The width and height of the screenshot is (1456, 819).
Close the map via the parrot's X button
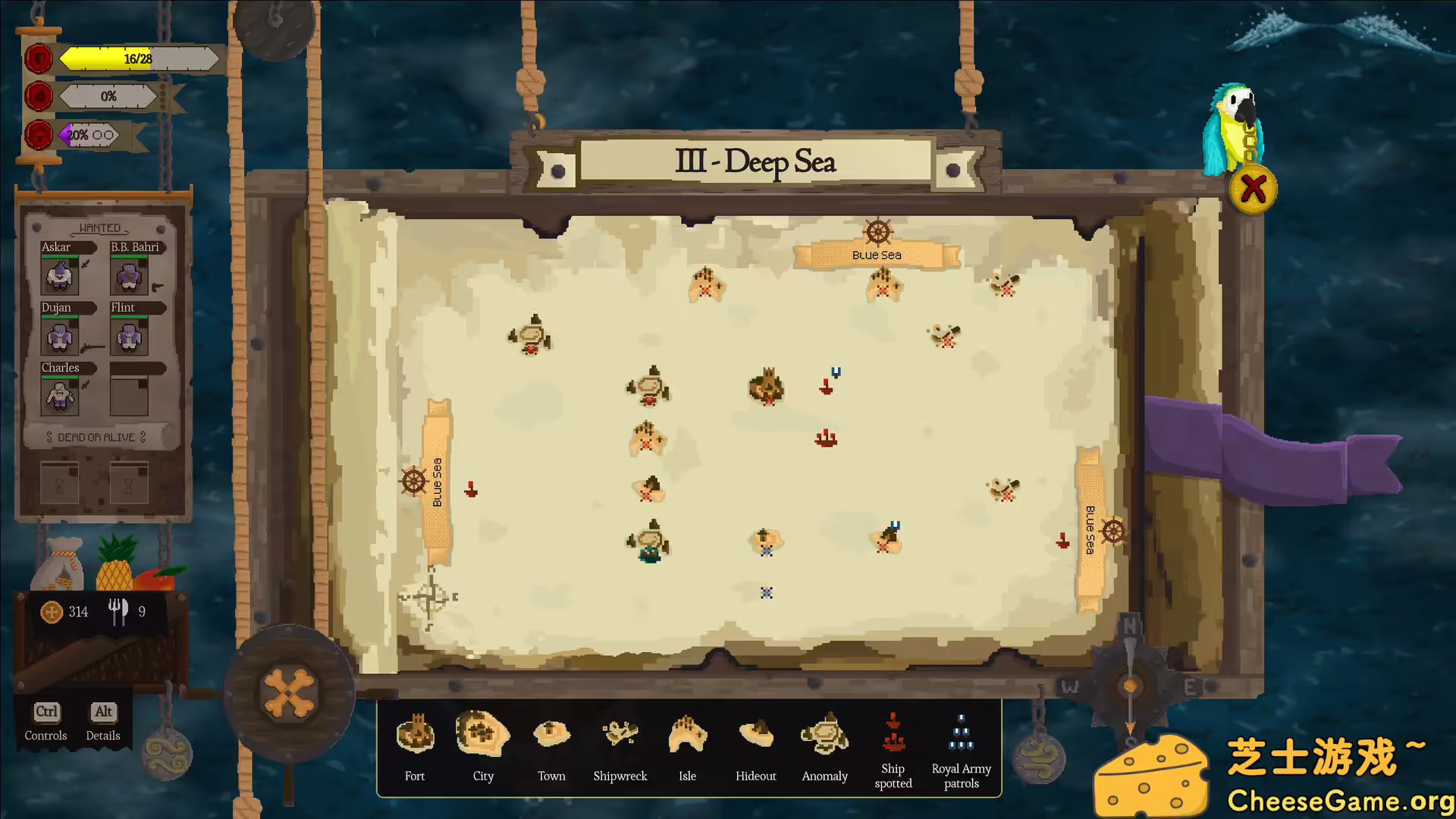tap(1253, 188)
